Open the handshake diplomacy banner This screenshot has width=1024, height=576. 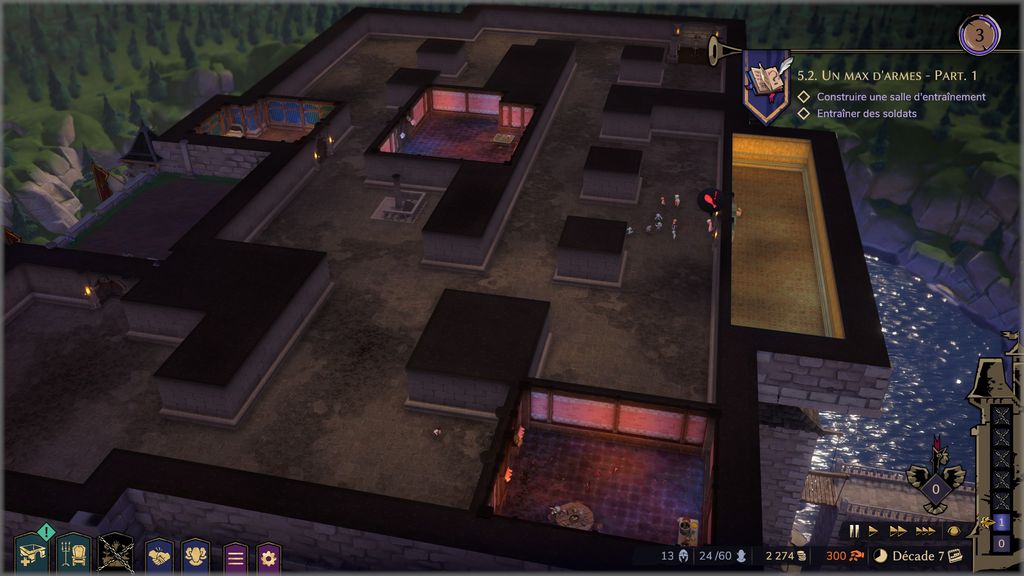pyautogui.click(x=160, y=556)
